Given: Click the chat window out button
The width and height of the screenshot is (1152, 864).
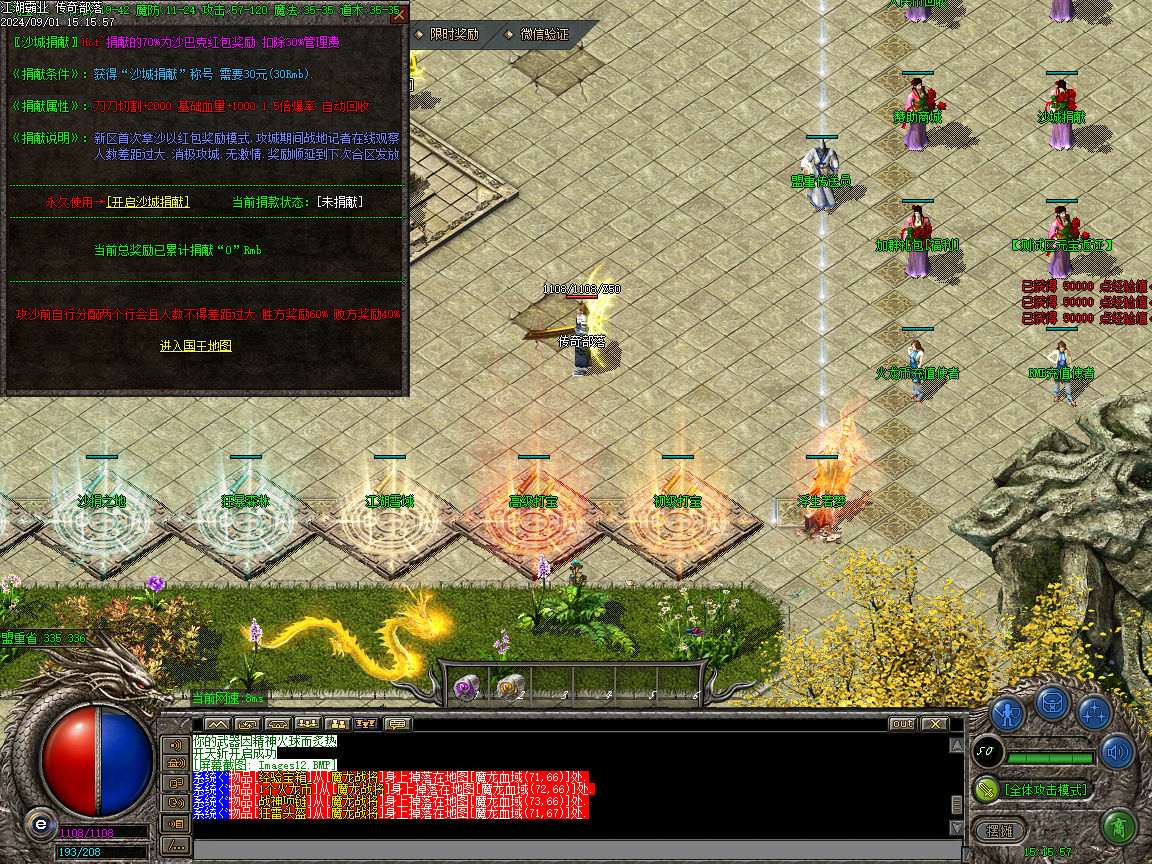Looking at the screenshot, I should tap(902, 723).
